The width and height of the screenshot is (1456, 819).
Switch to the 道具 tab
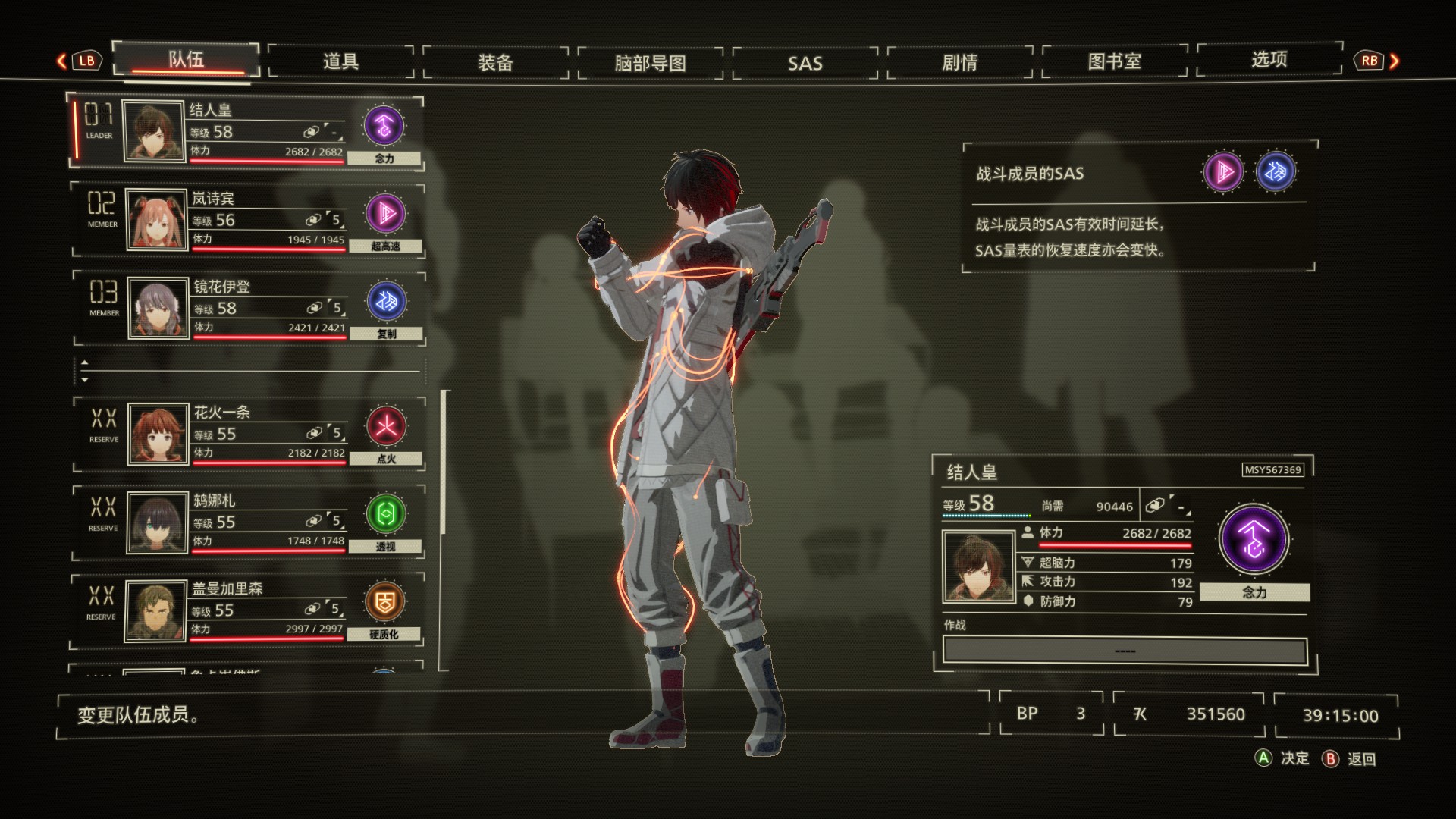[340, 61]
